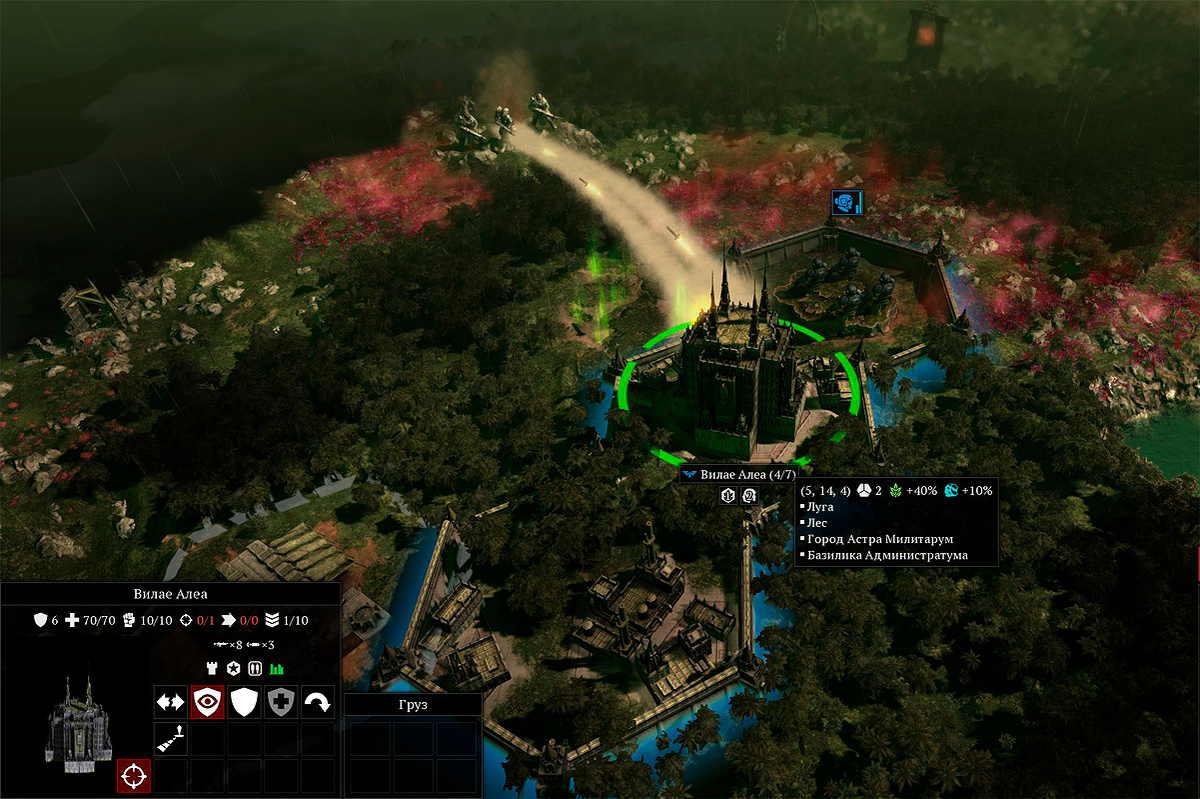1200x799 pixels.
Task: Click the star hexagon trait icon
Action: coord(233,668)
